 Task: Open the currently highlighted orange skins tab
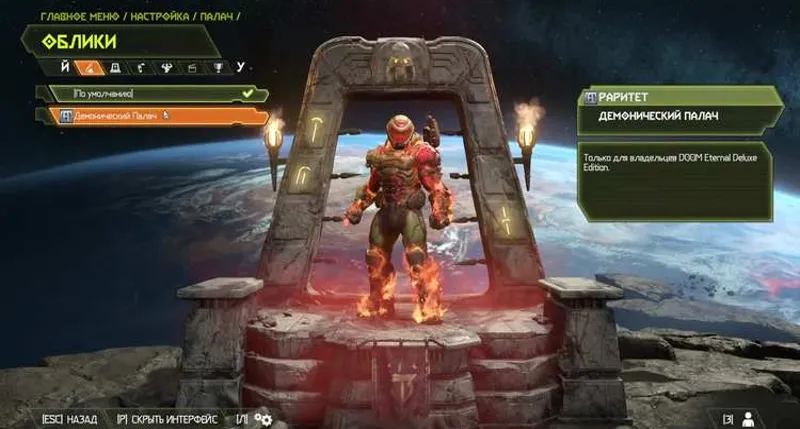coord(89,68)
